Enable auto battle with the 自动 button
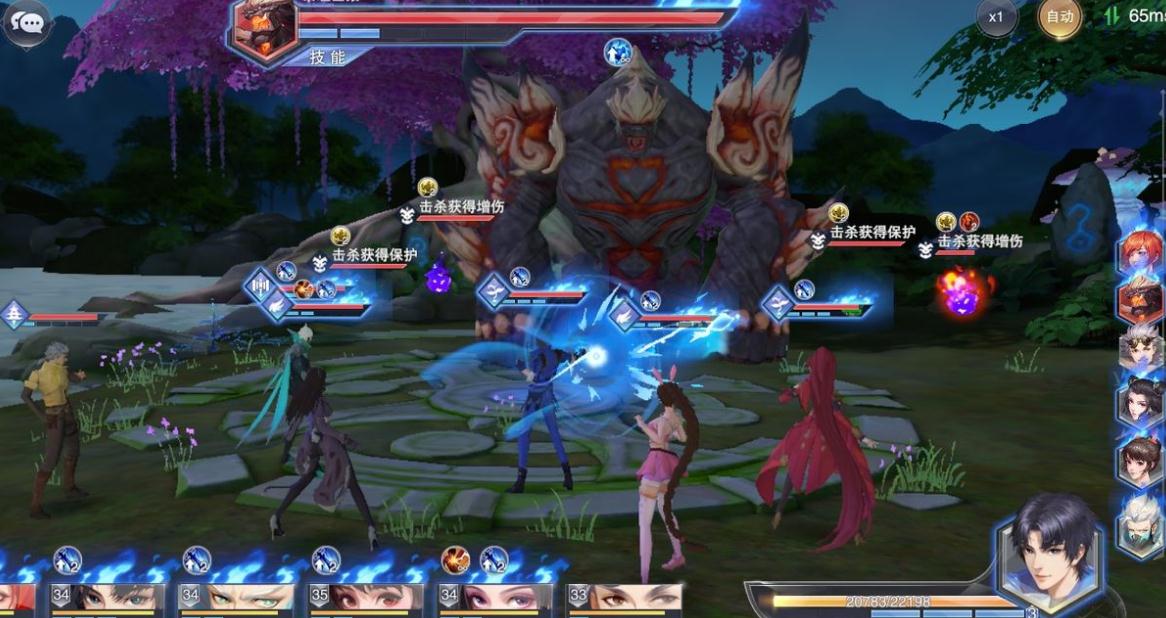 (1059, 17)
